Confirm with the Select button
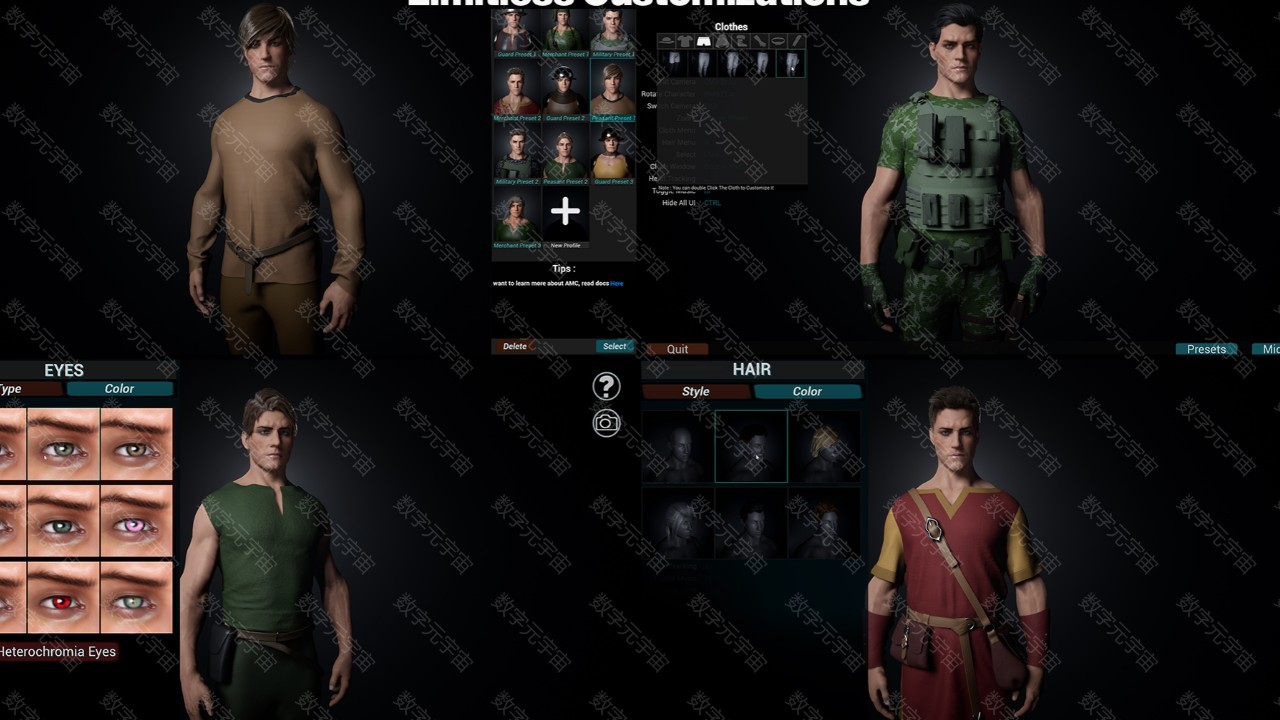 point(614,346)
